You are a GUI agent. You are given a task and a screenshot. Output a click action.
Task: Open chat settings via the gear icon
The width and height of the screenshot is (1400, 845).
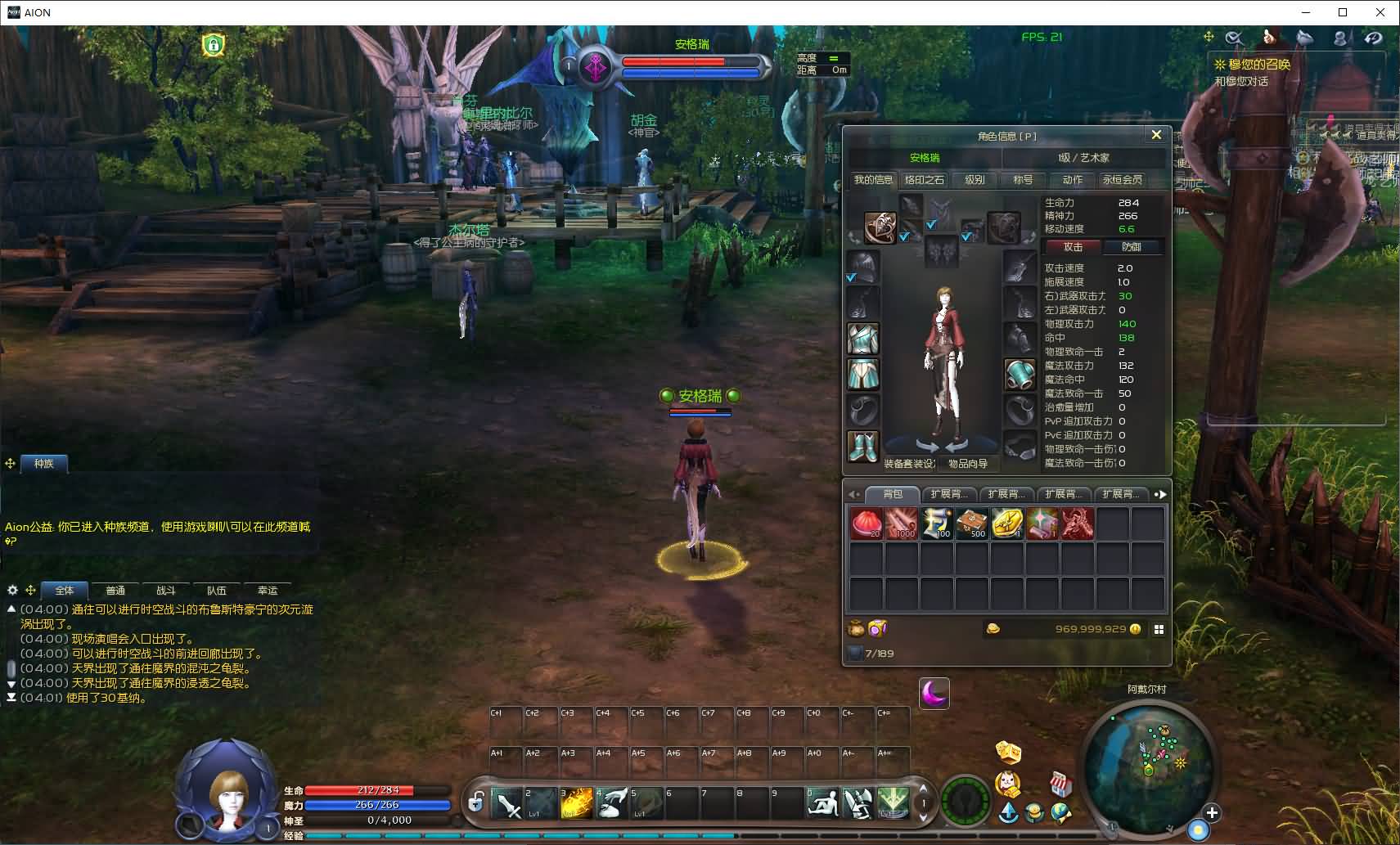tap(12, 590)
